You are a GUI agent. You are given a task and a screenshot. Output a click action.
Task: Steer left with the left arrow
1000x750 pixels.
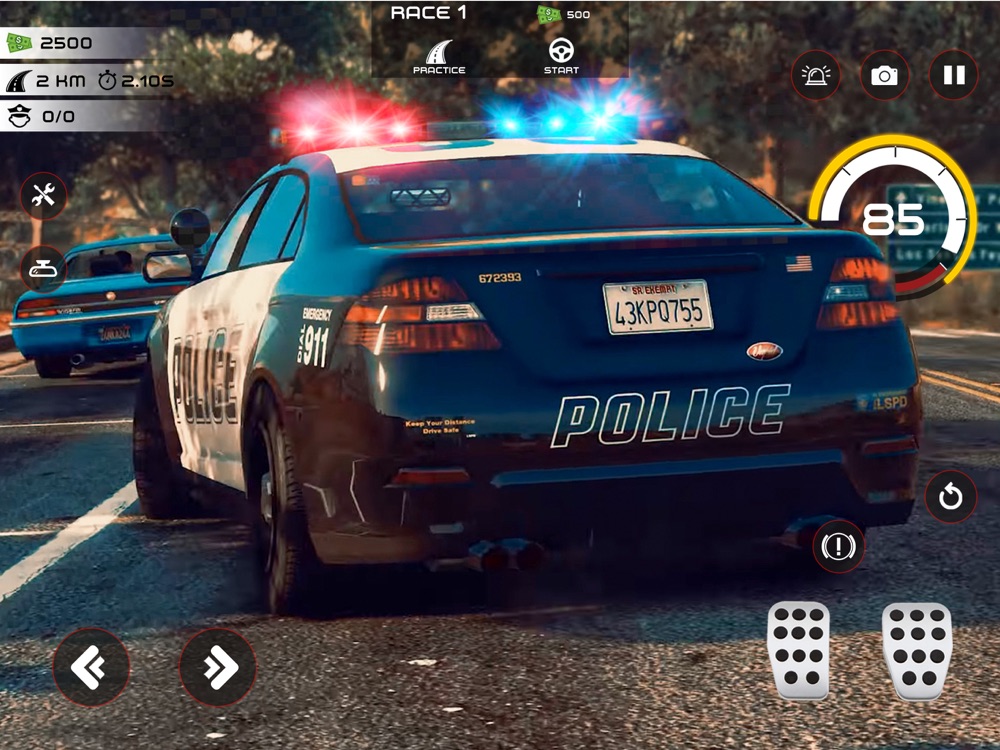[x=91, y=667]
